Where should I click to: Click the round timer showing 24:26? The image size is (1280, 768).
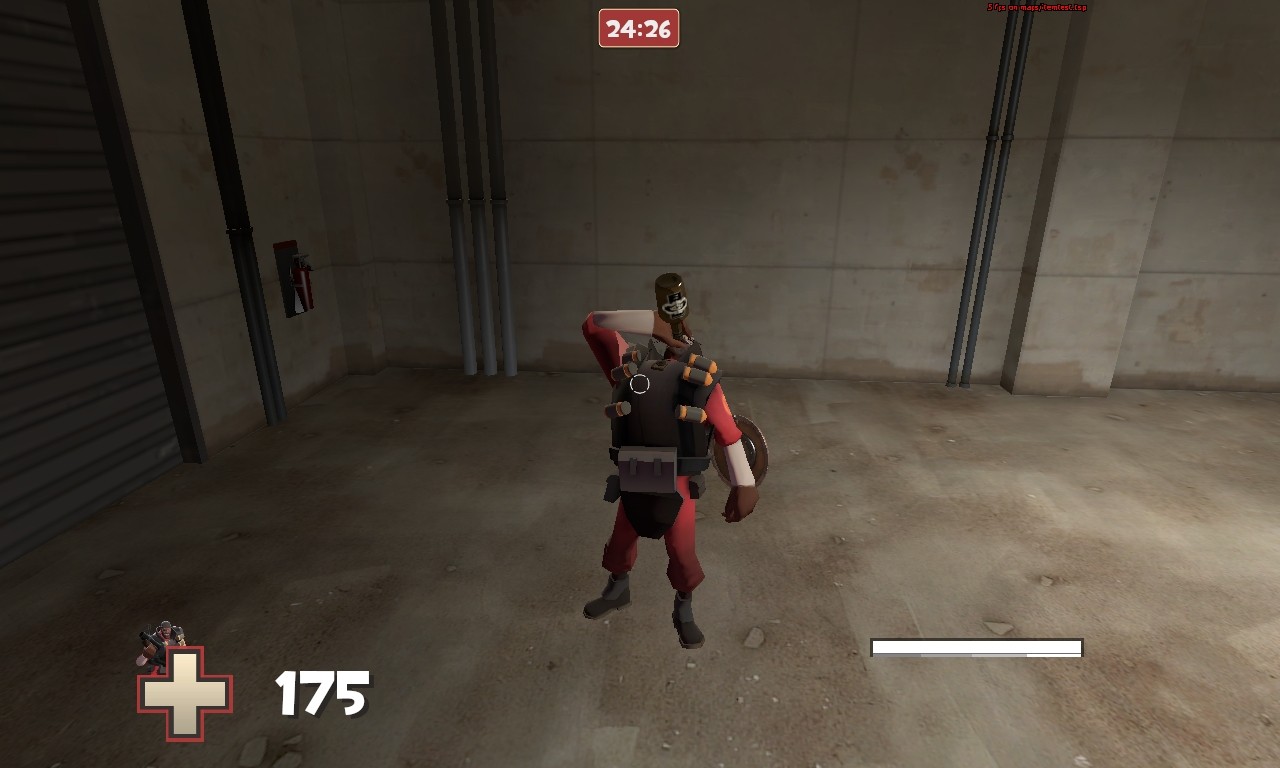tap(639, 29)
